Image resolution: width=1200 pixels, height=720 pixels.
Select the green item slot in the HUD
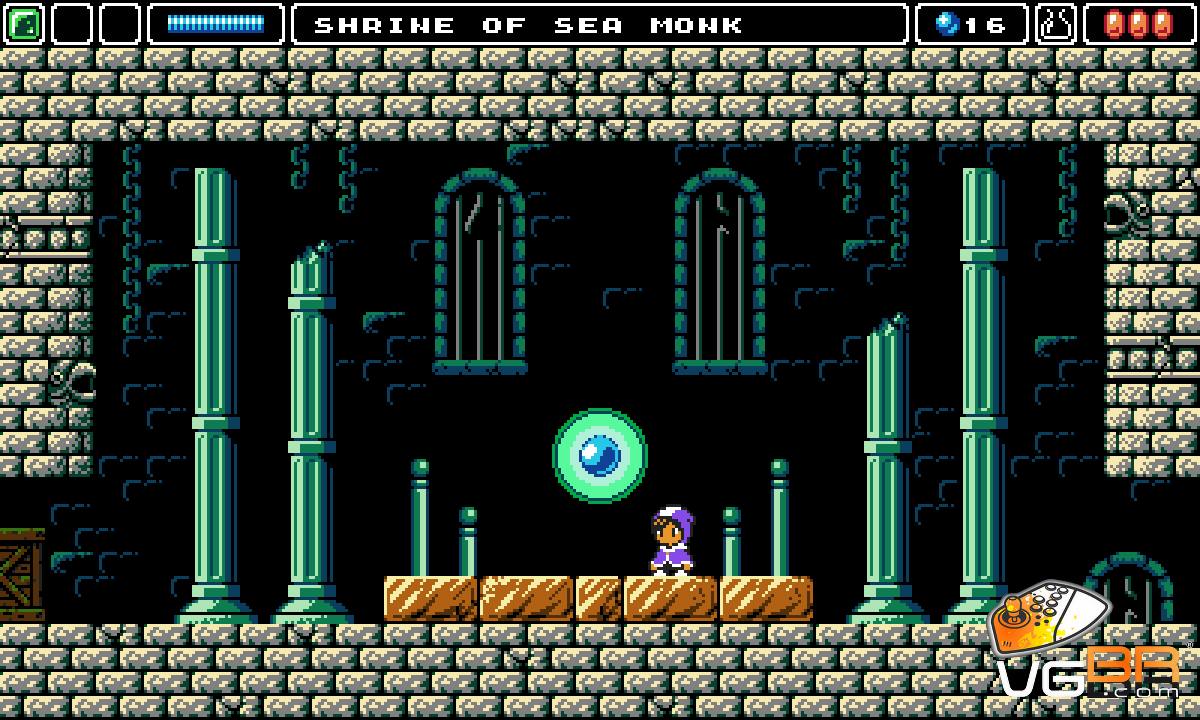(x=24, y=24)
